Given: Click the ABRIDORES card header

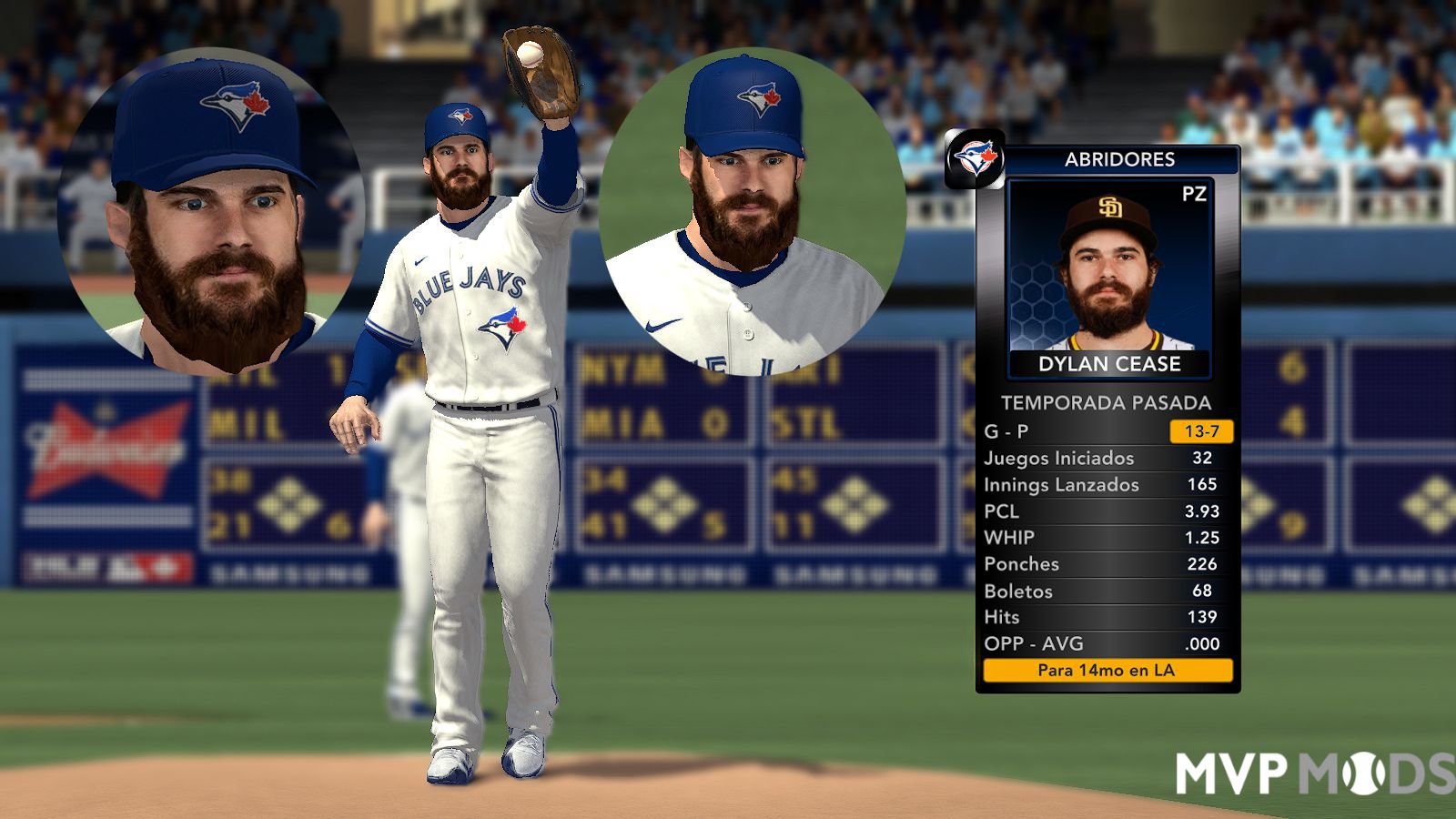Looking at the screenshot, I should 1119,159.
